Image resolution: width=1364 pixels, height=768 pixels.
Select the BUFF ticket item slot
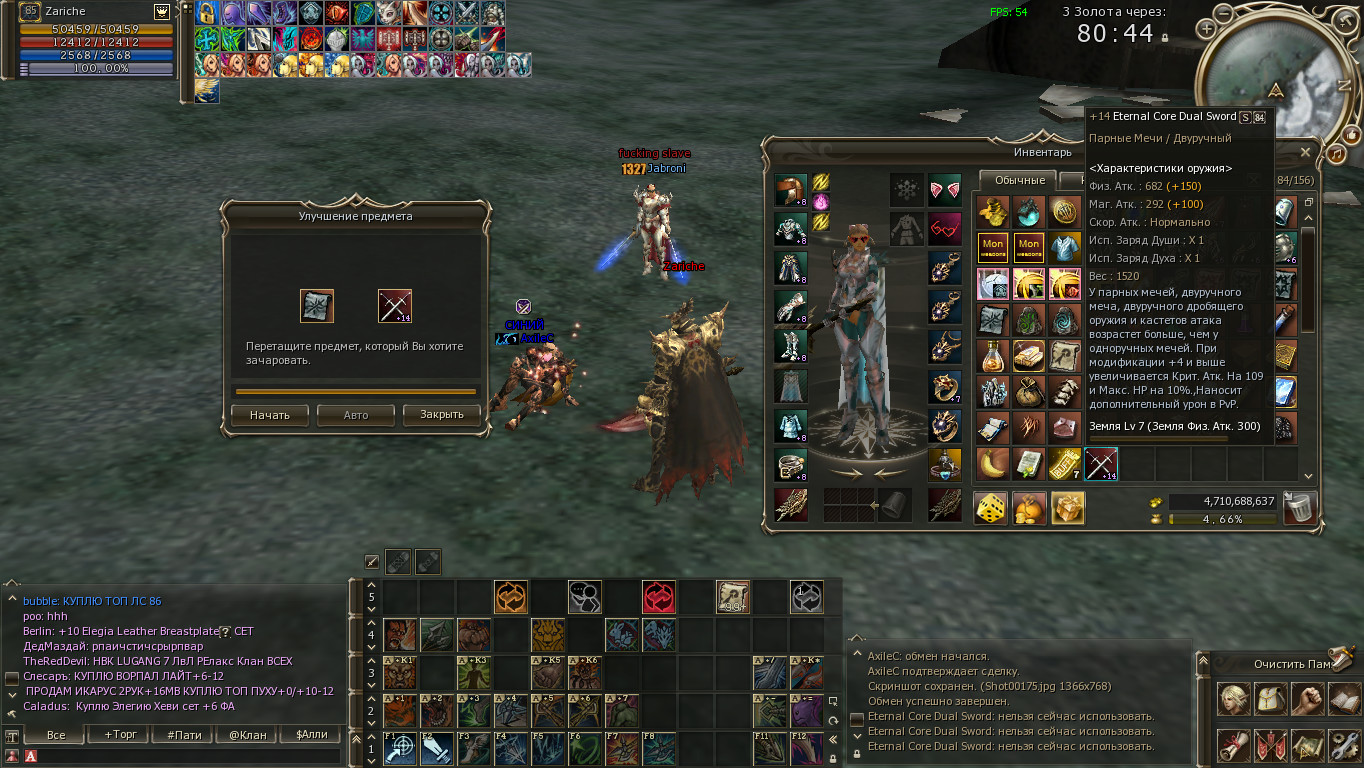(1065, 464)
